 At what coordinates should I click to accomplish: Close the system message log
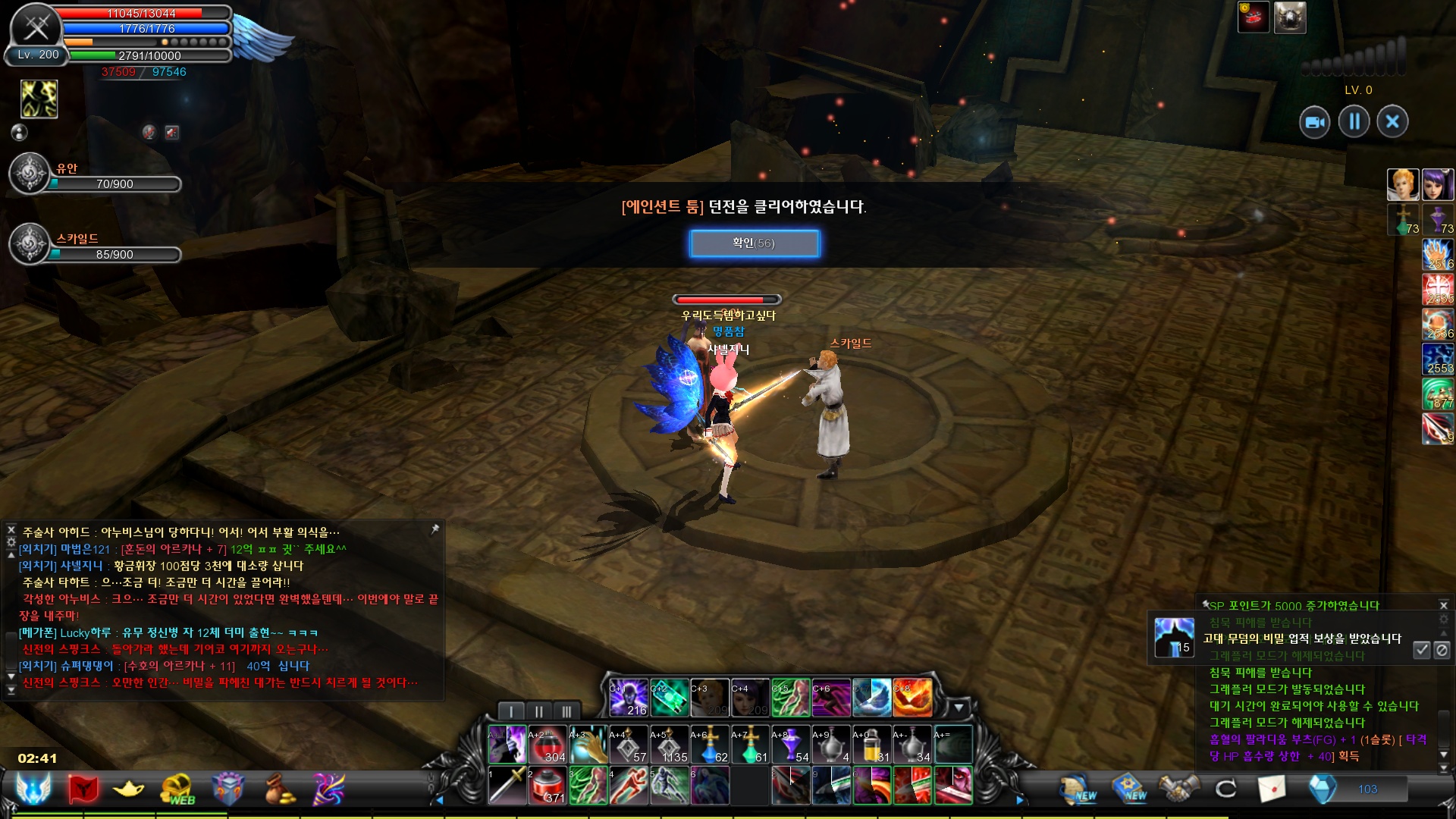tap(1444, 605)
